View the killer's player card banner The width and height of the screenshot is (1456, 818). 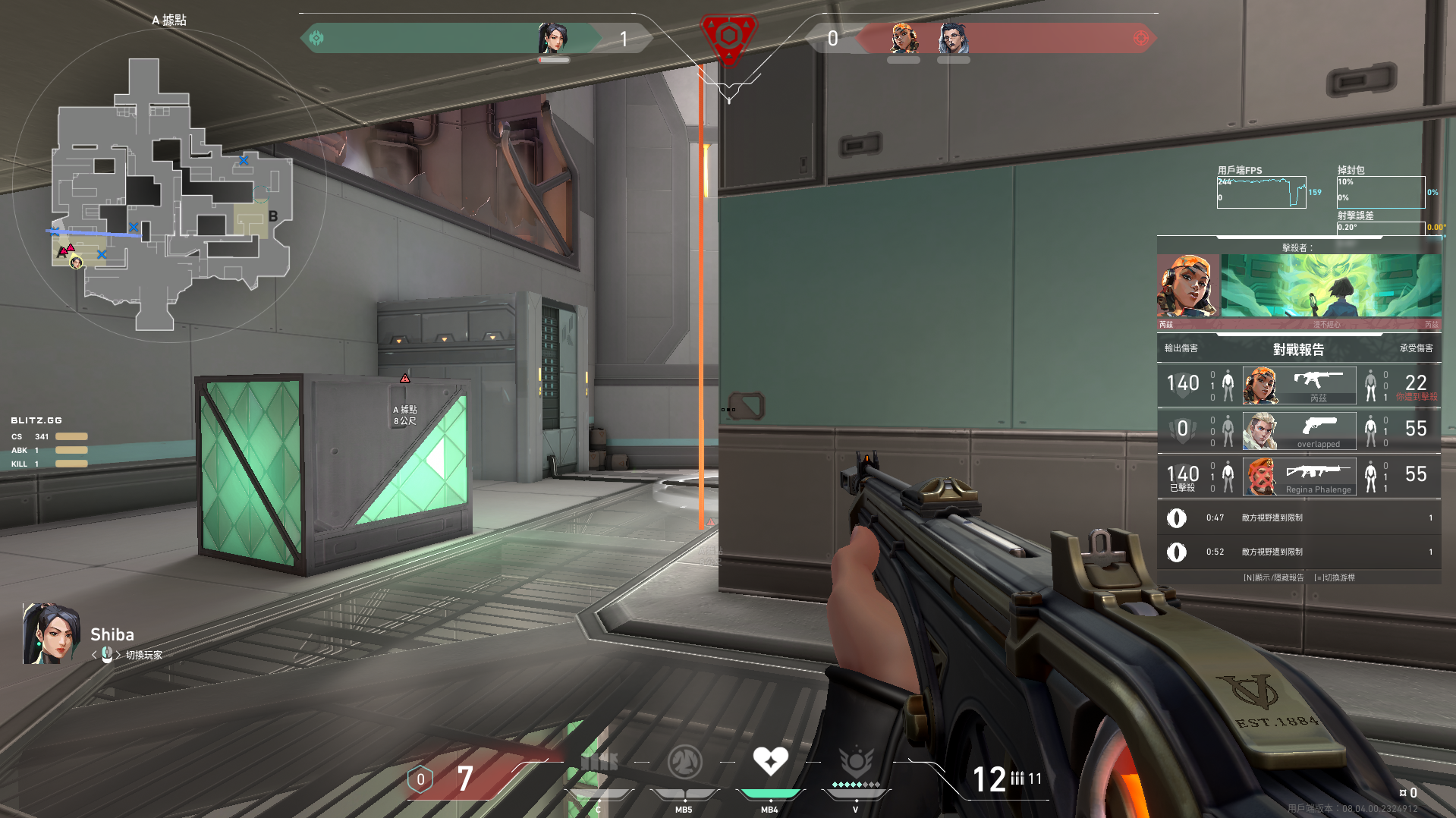pyautogui.click(x=1330, y=285)
